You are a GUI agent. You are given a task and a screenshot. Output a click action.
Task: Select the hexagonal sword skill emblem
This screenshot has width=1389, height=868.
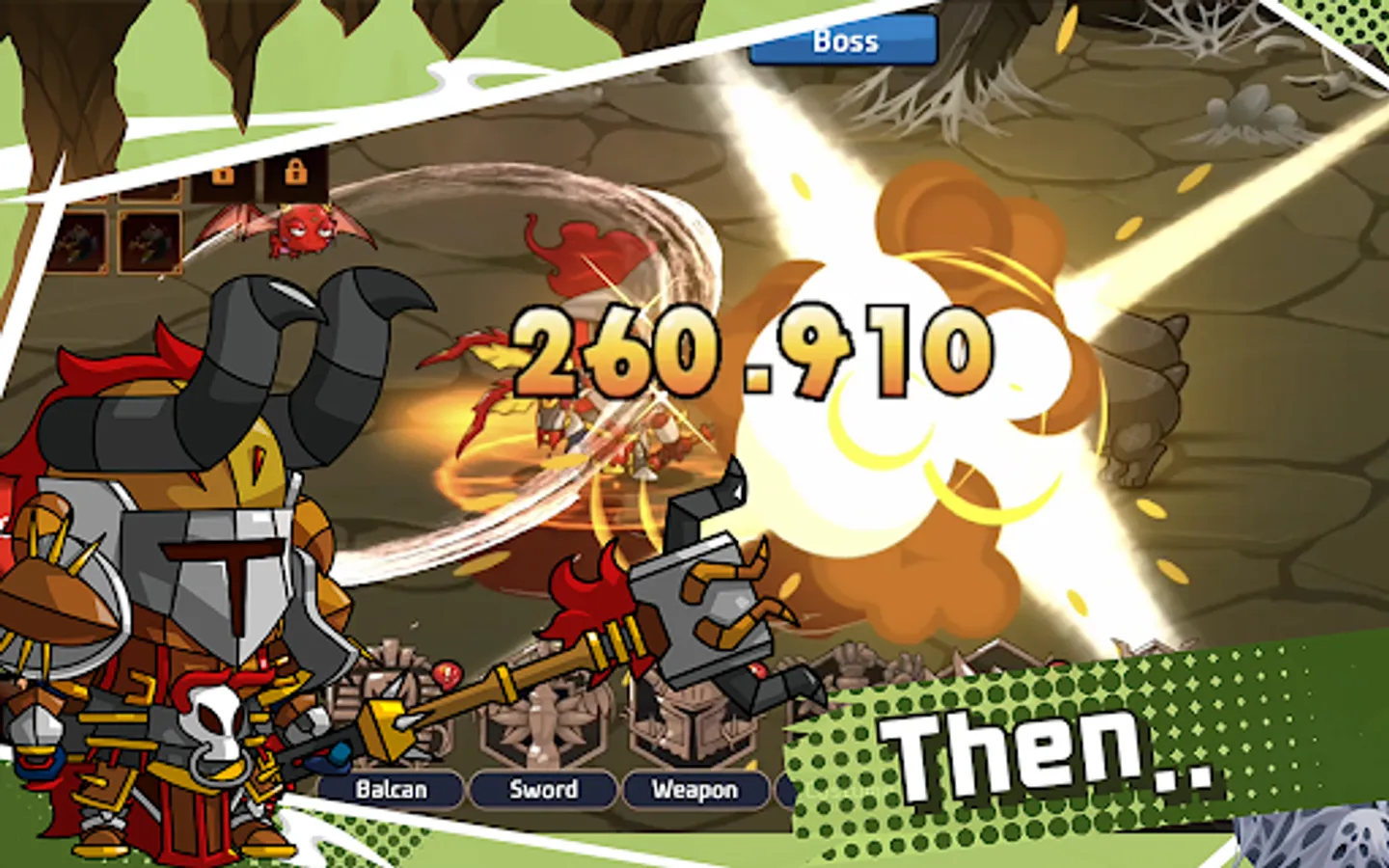(542, 724)
